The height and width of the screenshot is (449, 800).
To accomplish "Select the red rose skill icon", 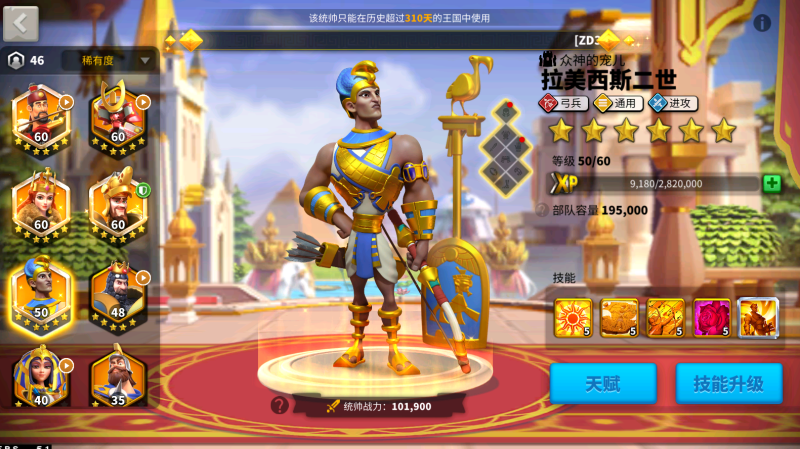I will point(711,317).
